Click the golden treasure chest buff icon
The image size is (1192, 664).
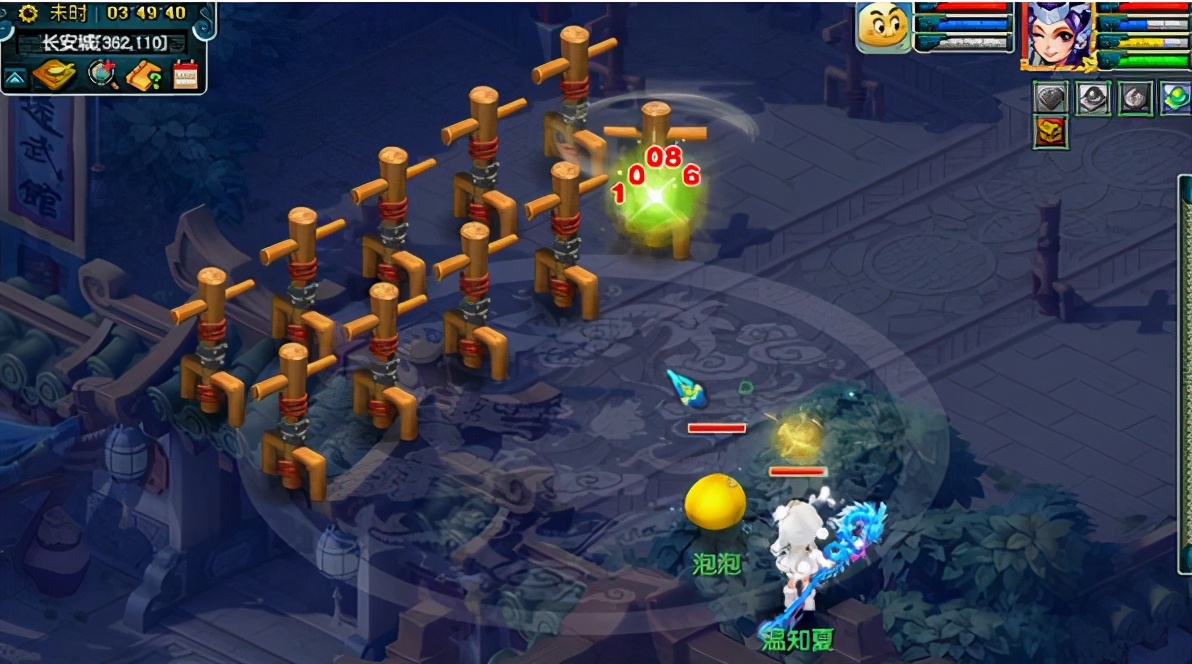[1051, 132]
